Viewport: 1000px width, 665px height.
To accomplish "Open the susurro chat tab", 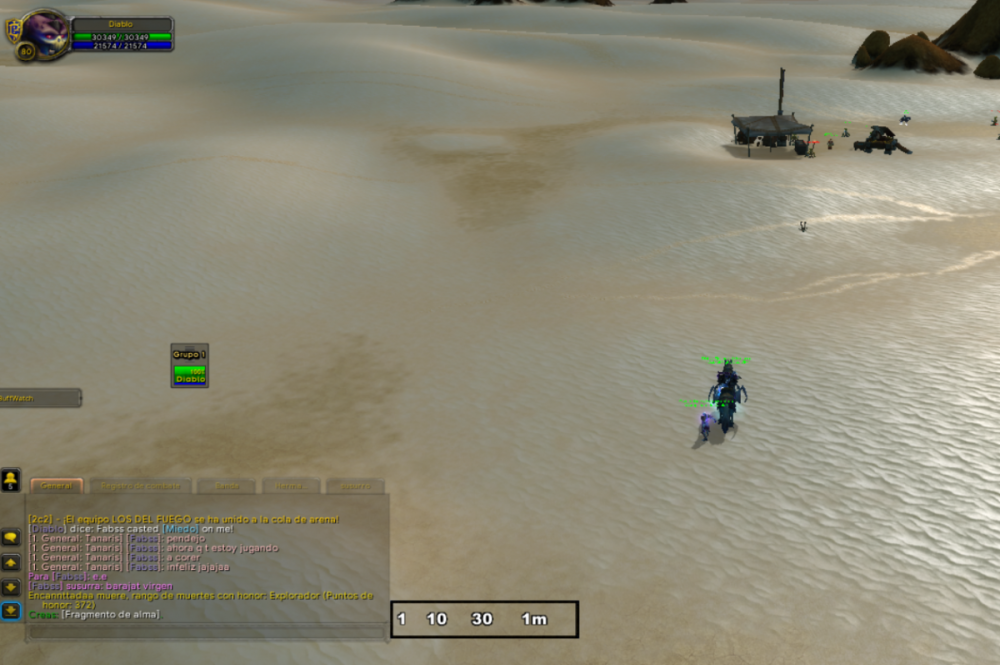I will 355,486.
